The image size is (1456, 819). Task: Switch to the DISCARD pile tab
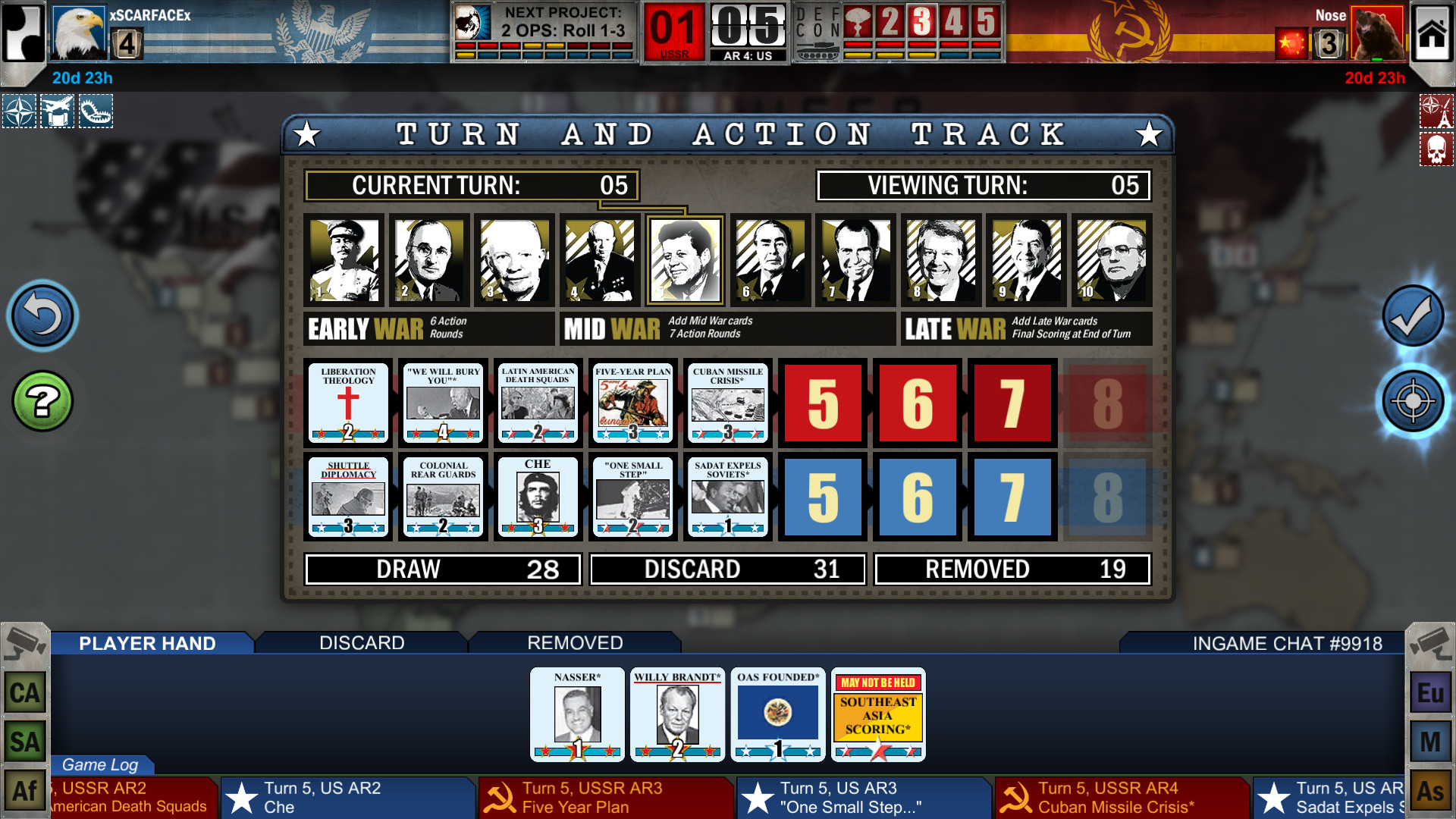click(362, 642)
